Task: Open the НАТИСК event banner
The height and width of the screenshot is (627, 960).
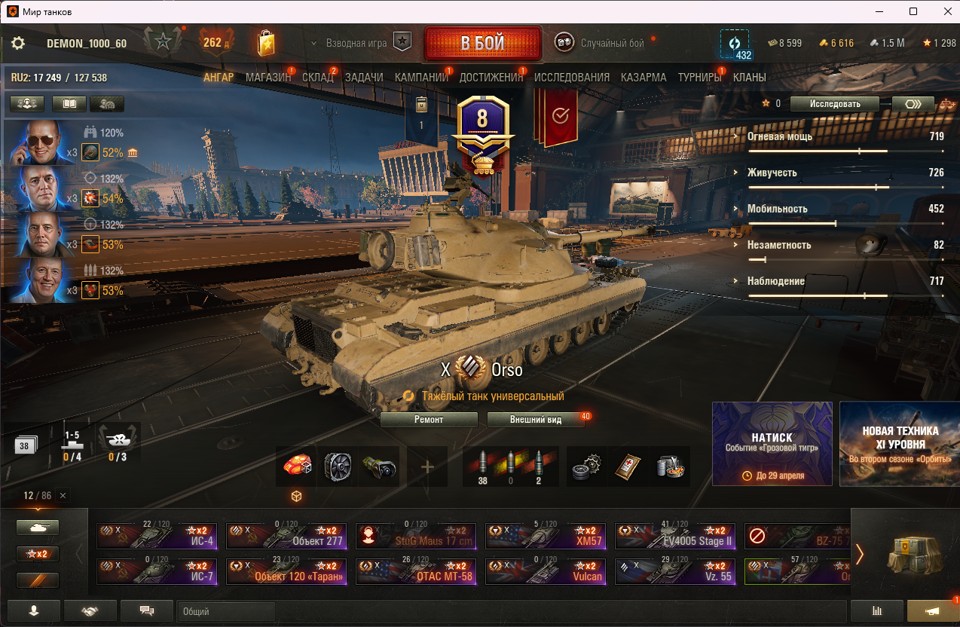Action: pos(771,443)
